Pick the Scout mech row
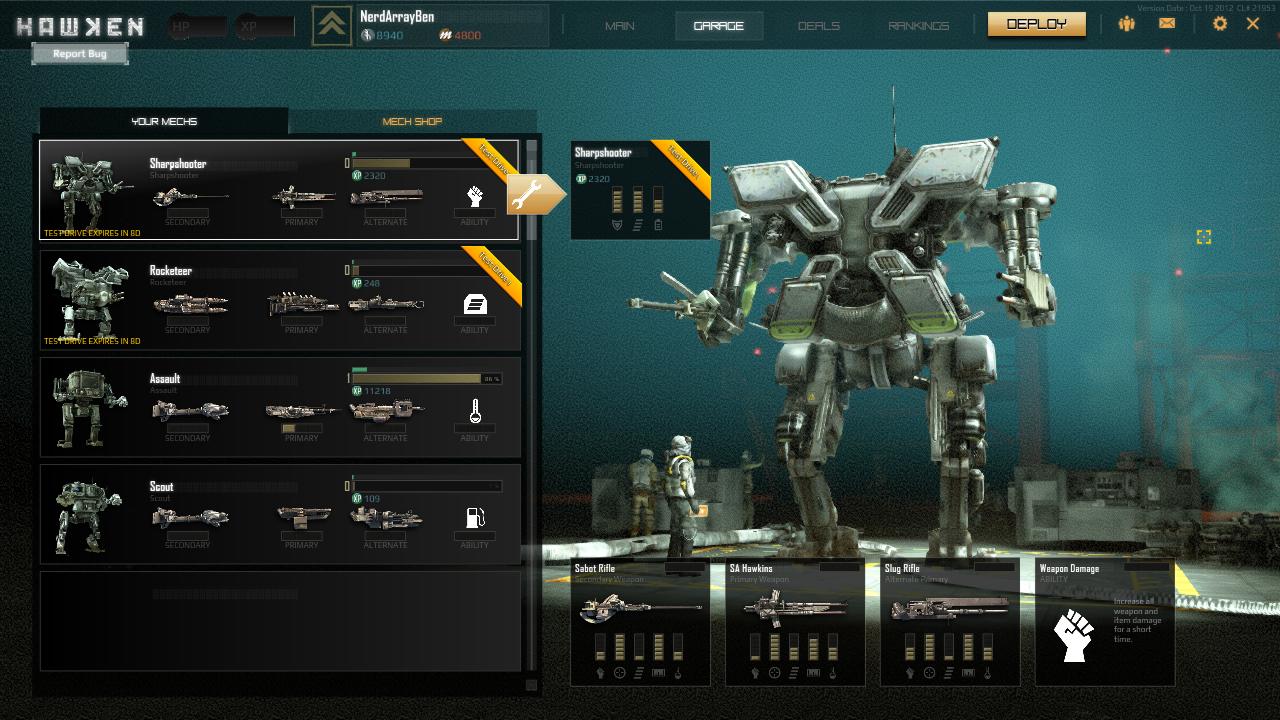This screenshot has width=1280, height=720. point(279,514)
